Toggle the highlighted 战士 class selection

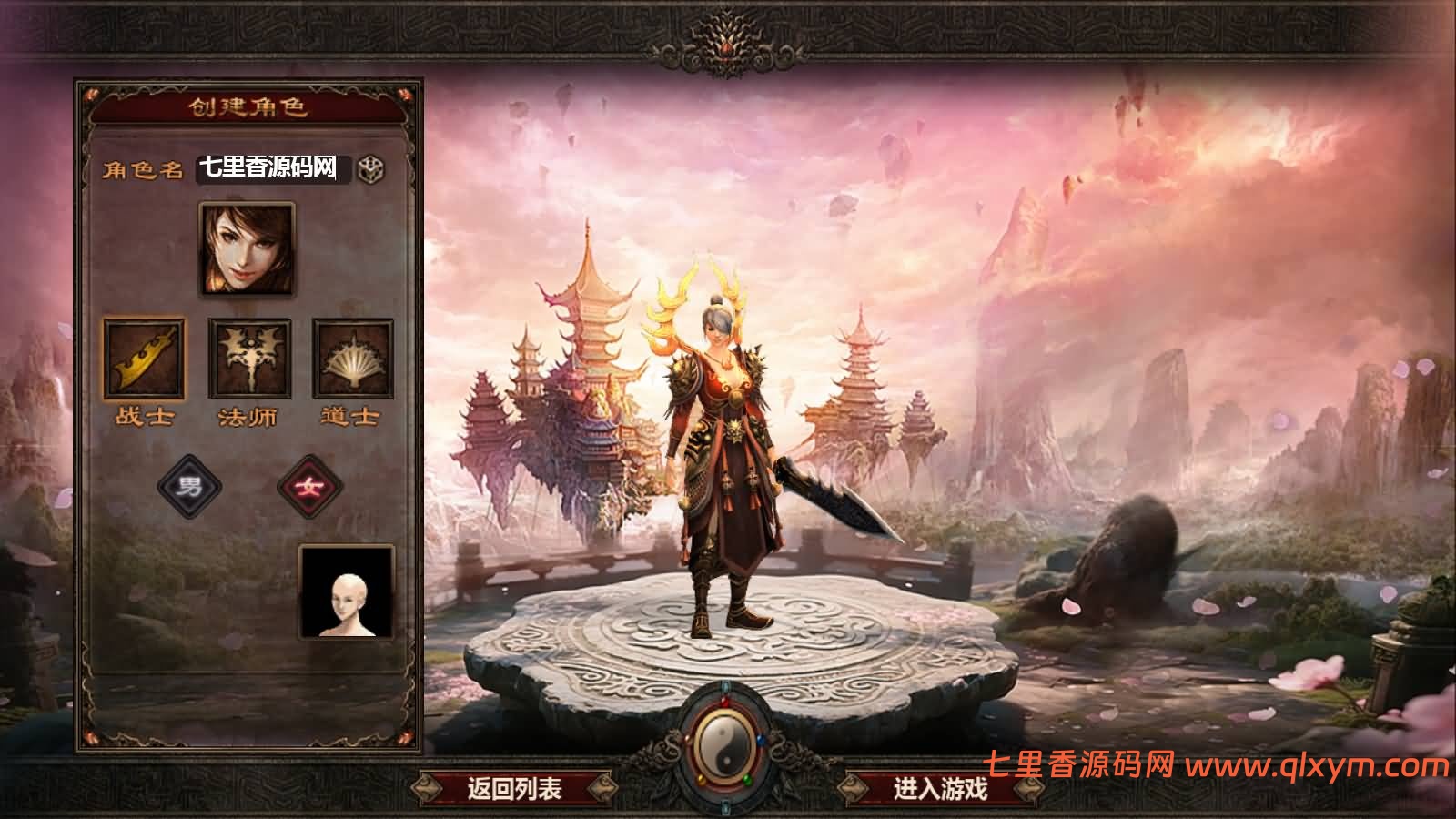pyautogui.click(x=146, y=359)
